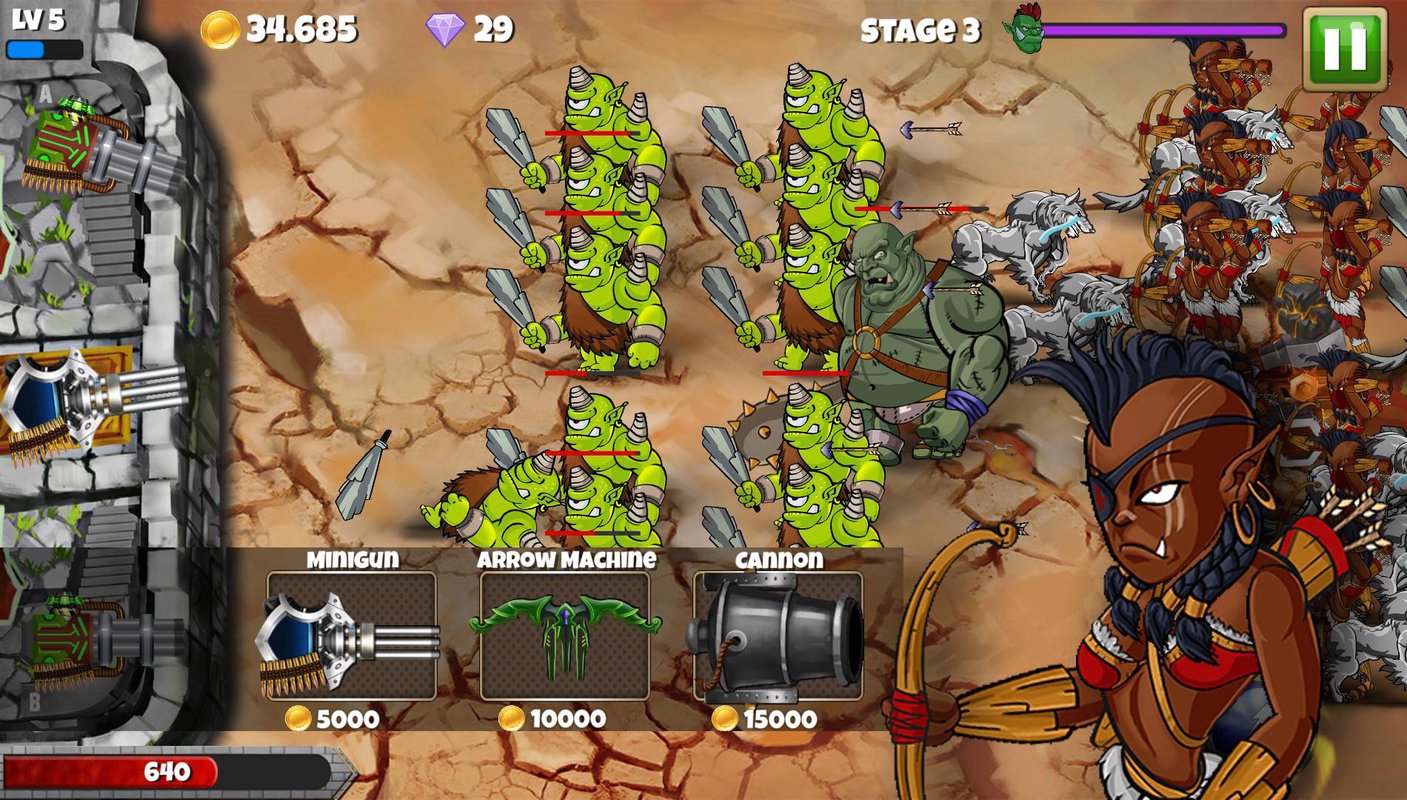This screenshot has height=800, width=1407.
Task: Select the Cannon in the weapon shop
Action: coord(778,636)
